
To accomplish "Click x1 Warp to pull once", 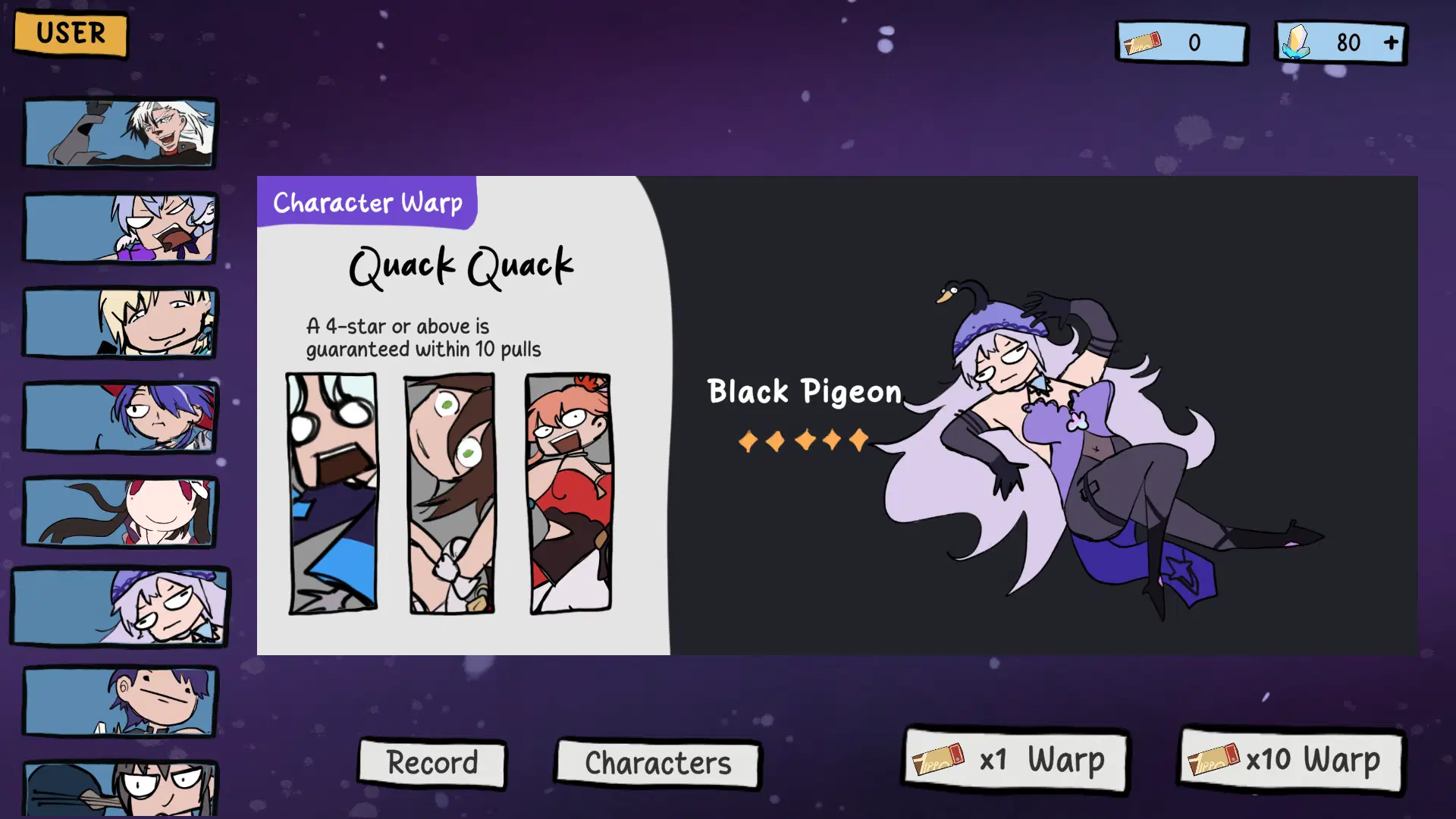I will (x=1015, y=761).
